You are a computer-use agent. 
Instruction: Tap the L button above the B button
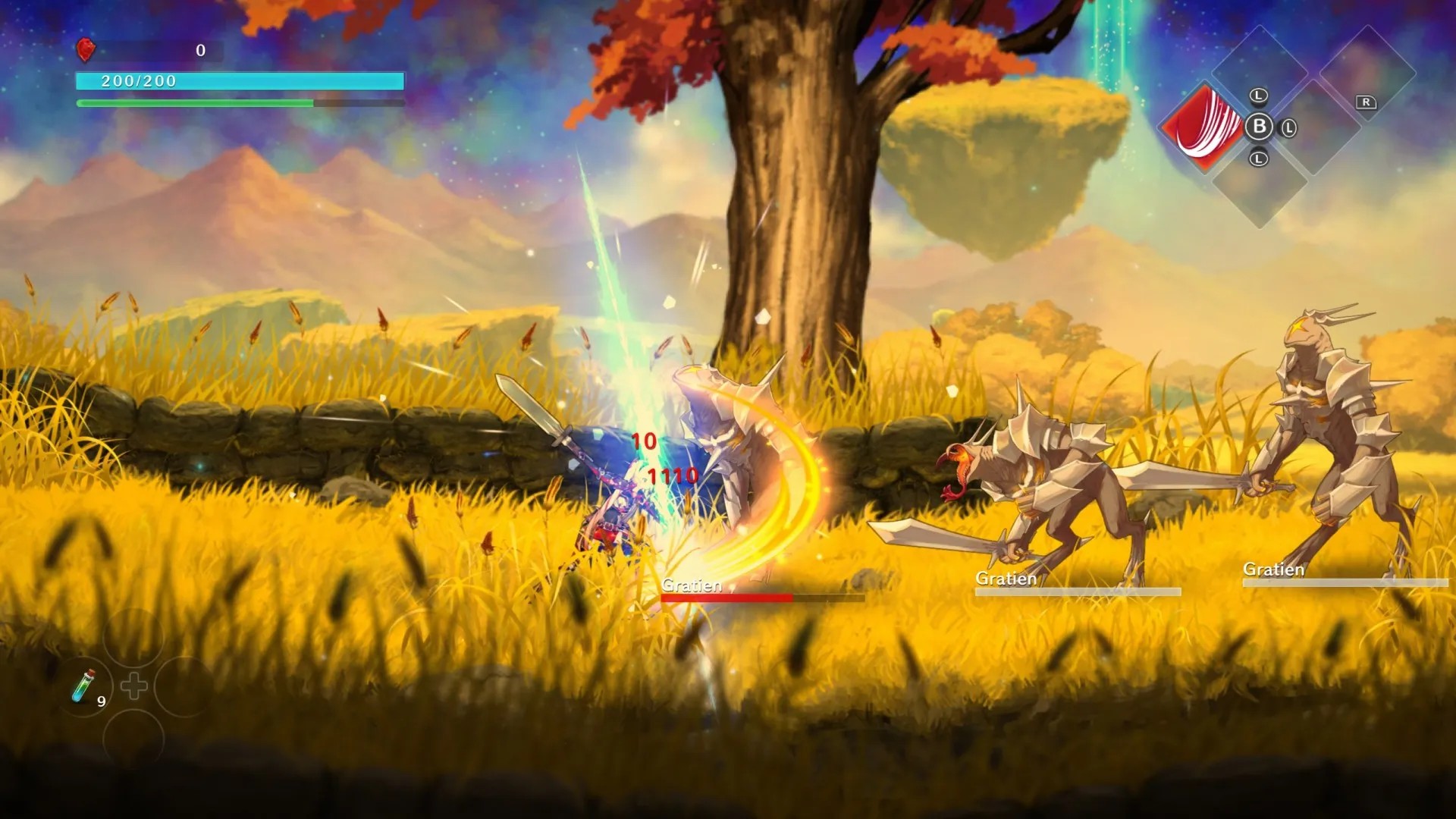click(x=1258, y=96)
